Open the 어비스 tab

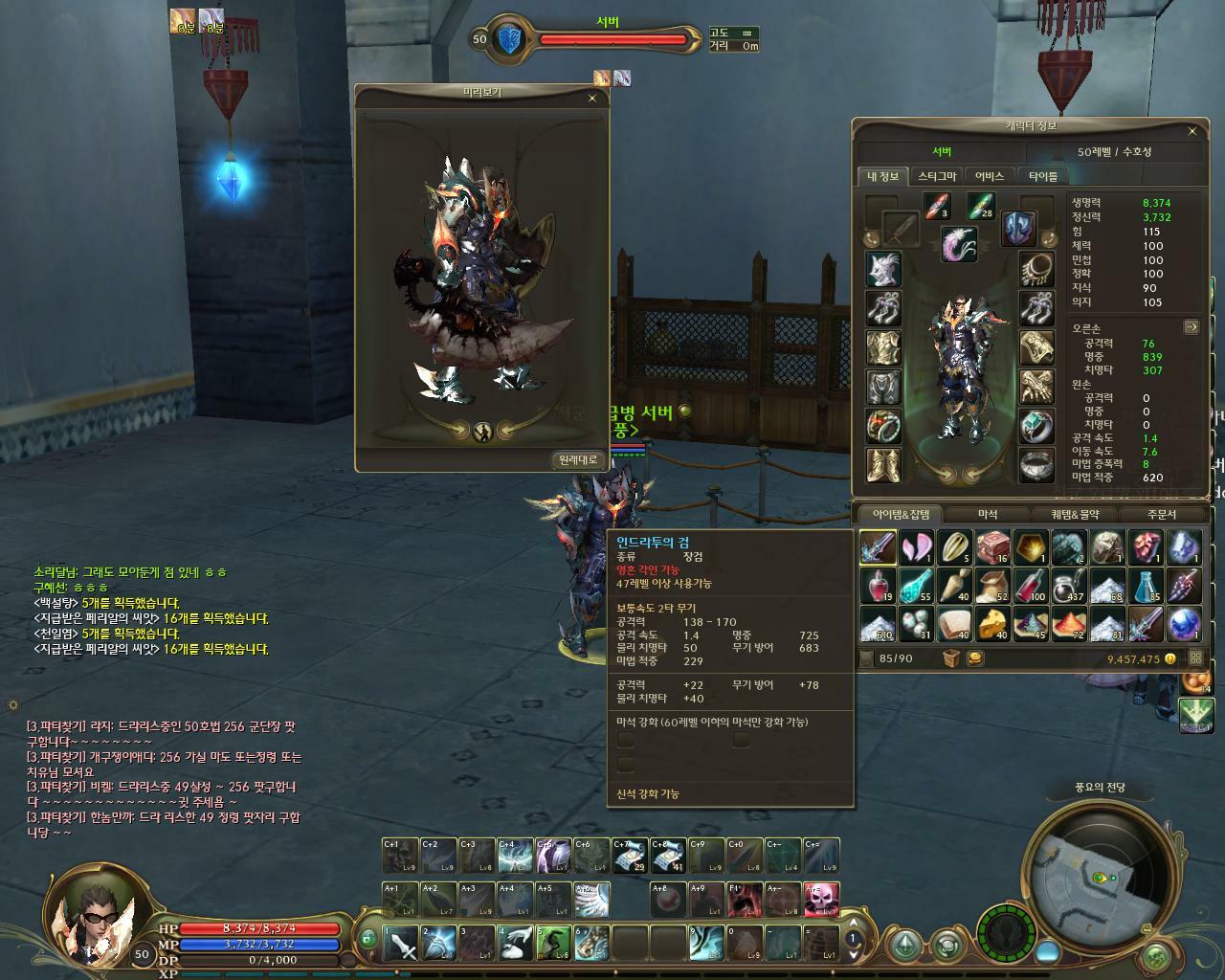pos(990,176)
